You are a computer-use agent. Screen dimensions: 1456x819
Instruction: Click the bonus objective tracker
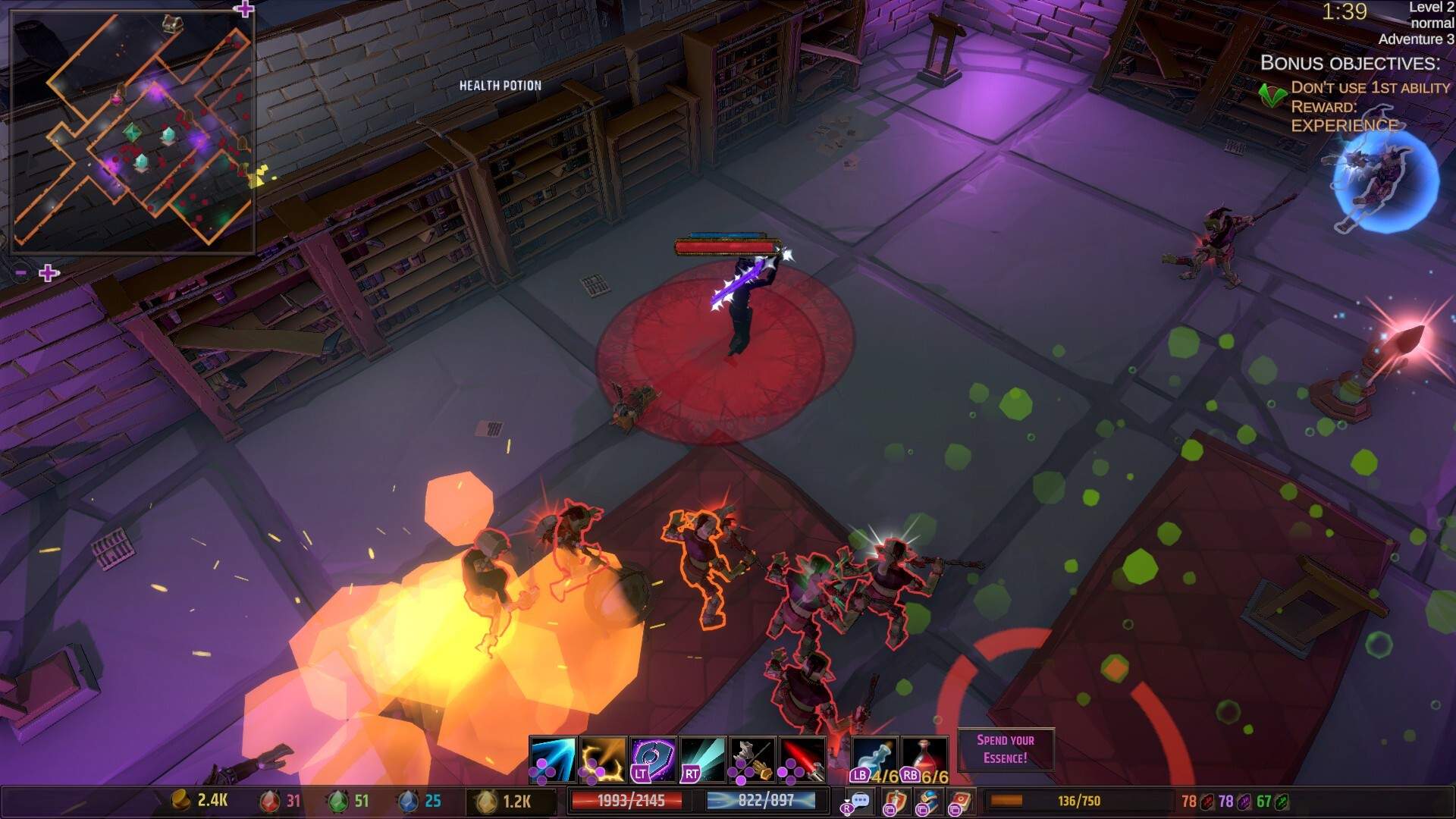[1350, 95]
